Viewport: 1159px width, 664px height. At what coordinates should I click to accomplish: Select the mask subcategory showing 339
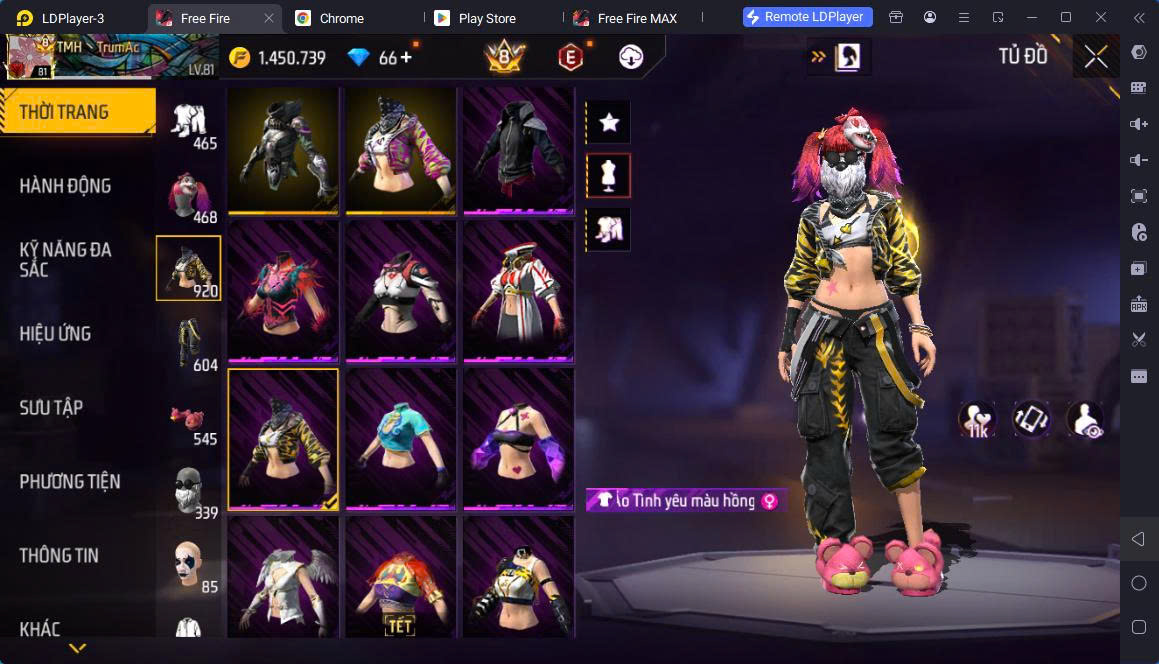coord(189,491)
